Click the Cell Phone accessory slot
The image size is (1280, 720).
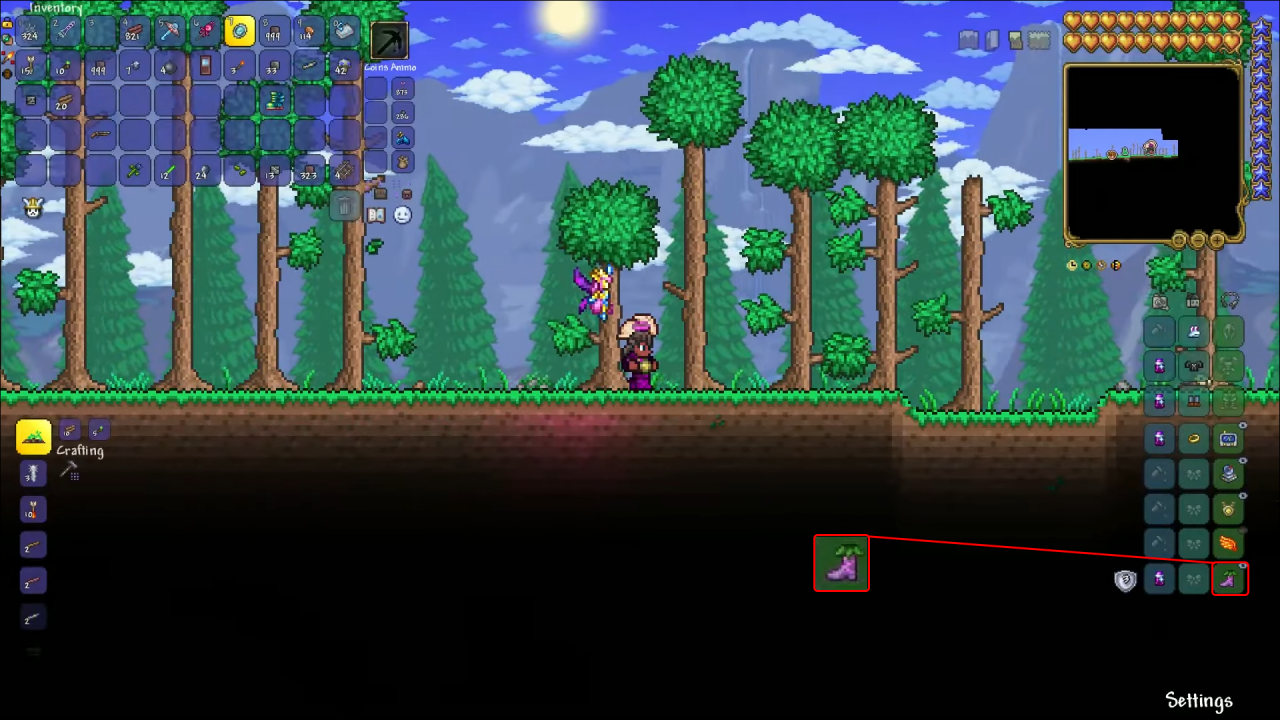(1229, 437)
